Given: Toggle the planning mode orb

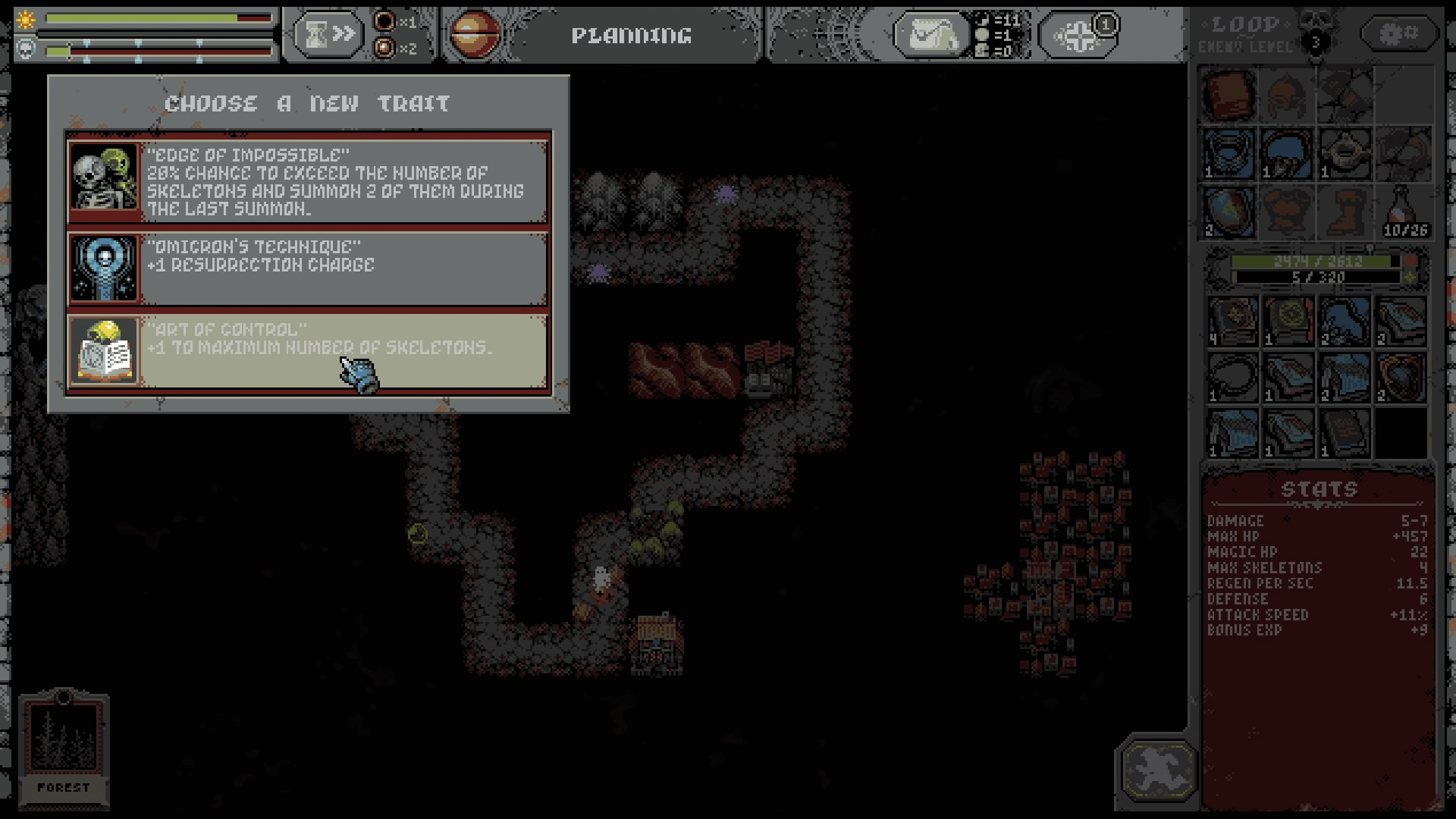Looking at the screenshot, I should tap(475, 34).
